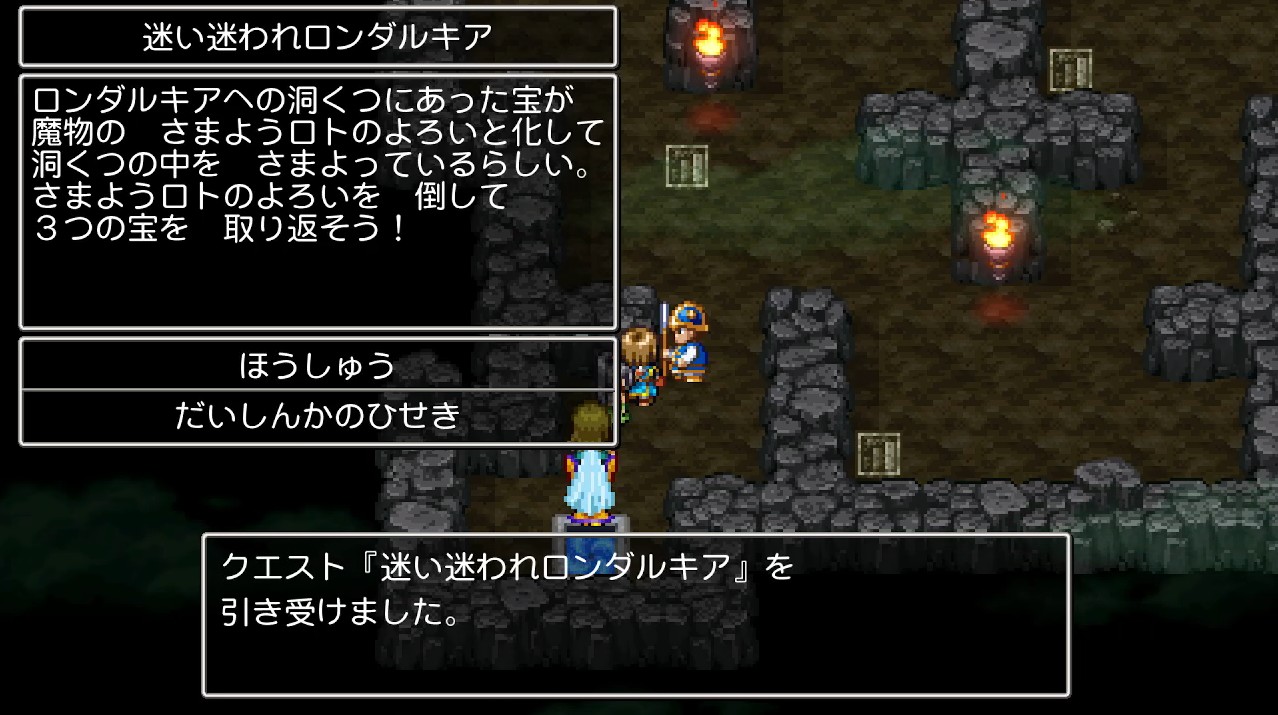Select the だいしんかのひせき reward row
The width and height of the screenshot is (1278, 715).
tap(318, 417)
